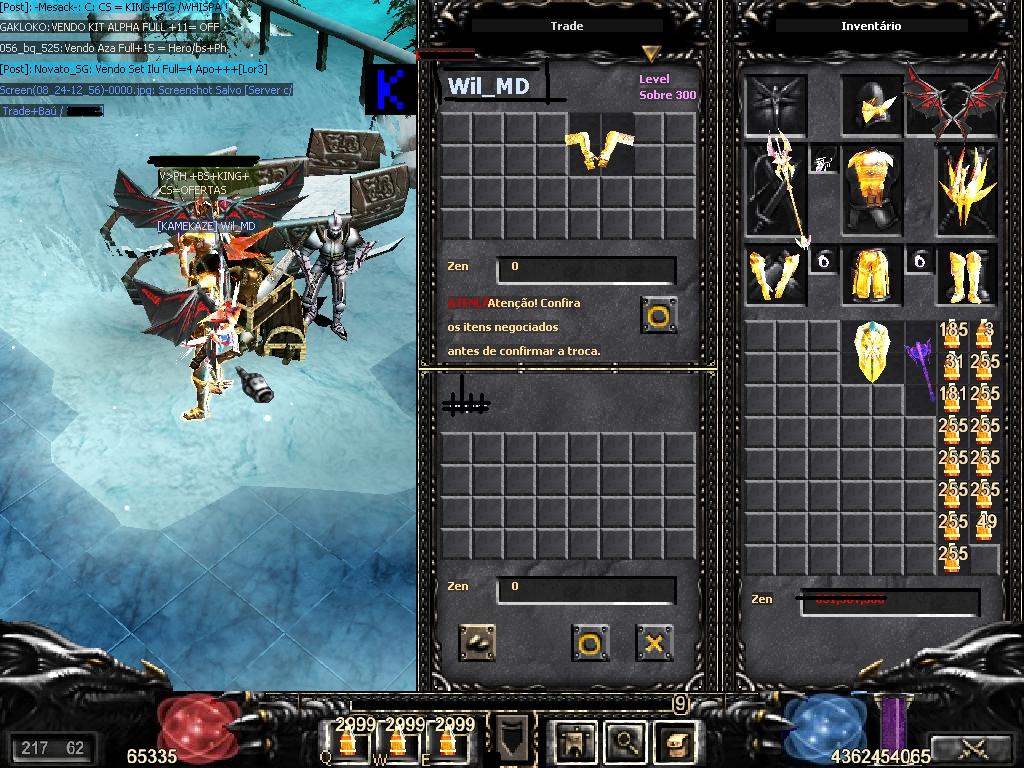The height and width of the screenshot is (768, 1024).
Task: Open the bag icon on the bottom bar
Action: (677, 741)
